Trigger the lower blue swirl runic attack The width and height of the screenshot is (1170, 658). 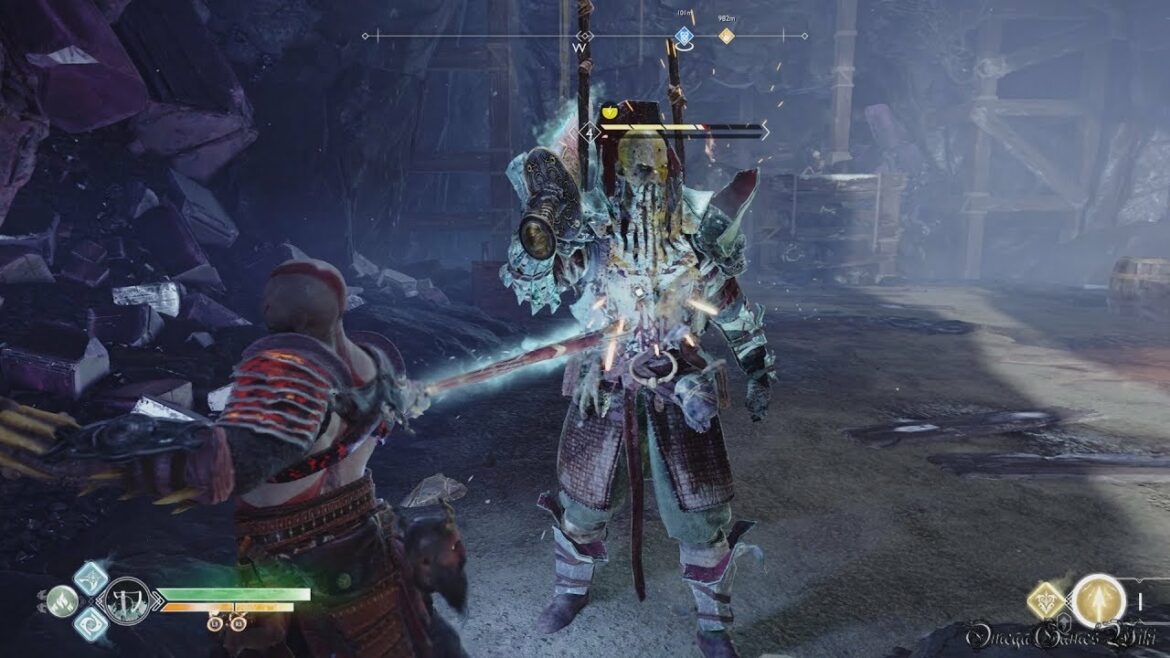coord(90,624)
